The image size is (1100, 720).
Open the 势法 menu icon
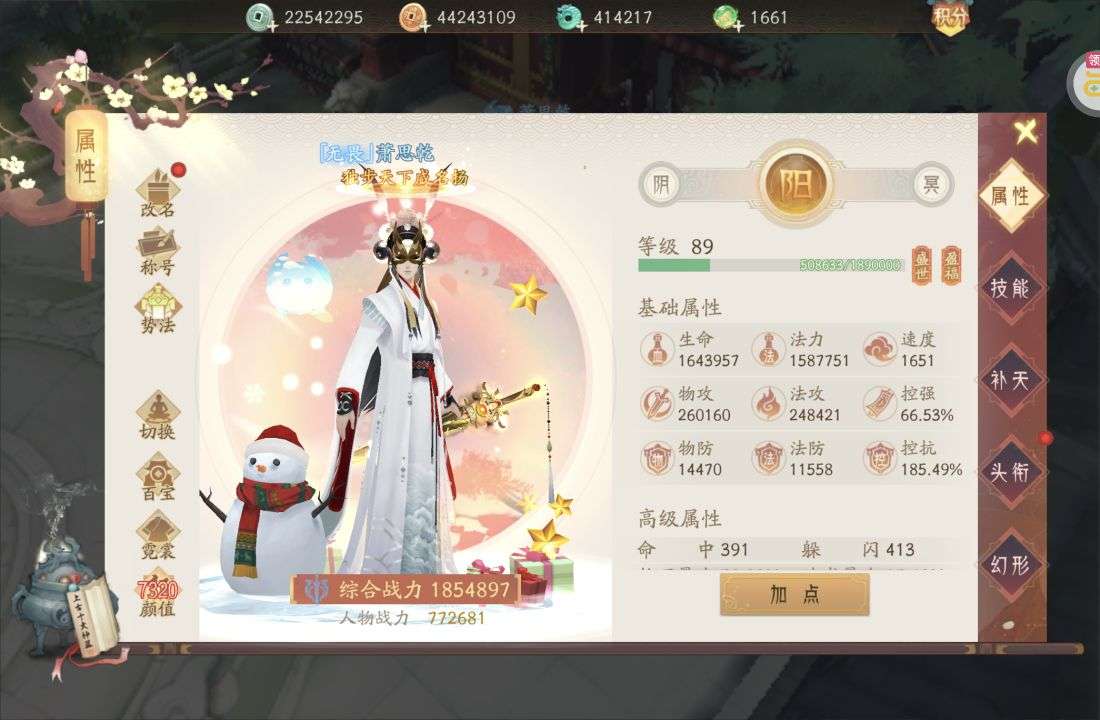pyautogui.click(x=158, y=308)
